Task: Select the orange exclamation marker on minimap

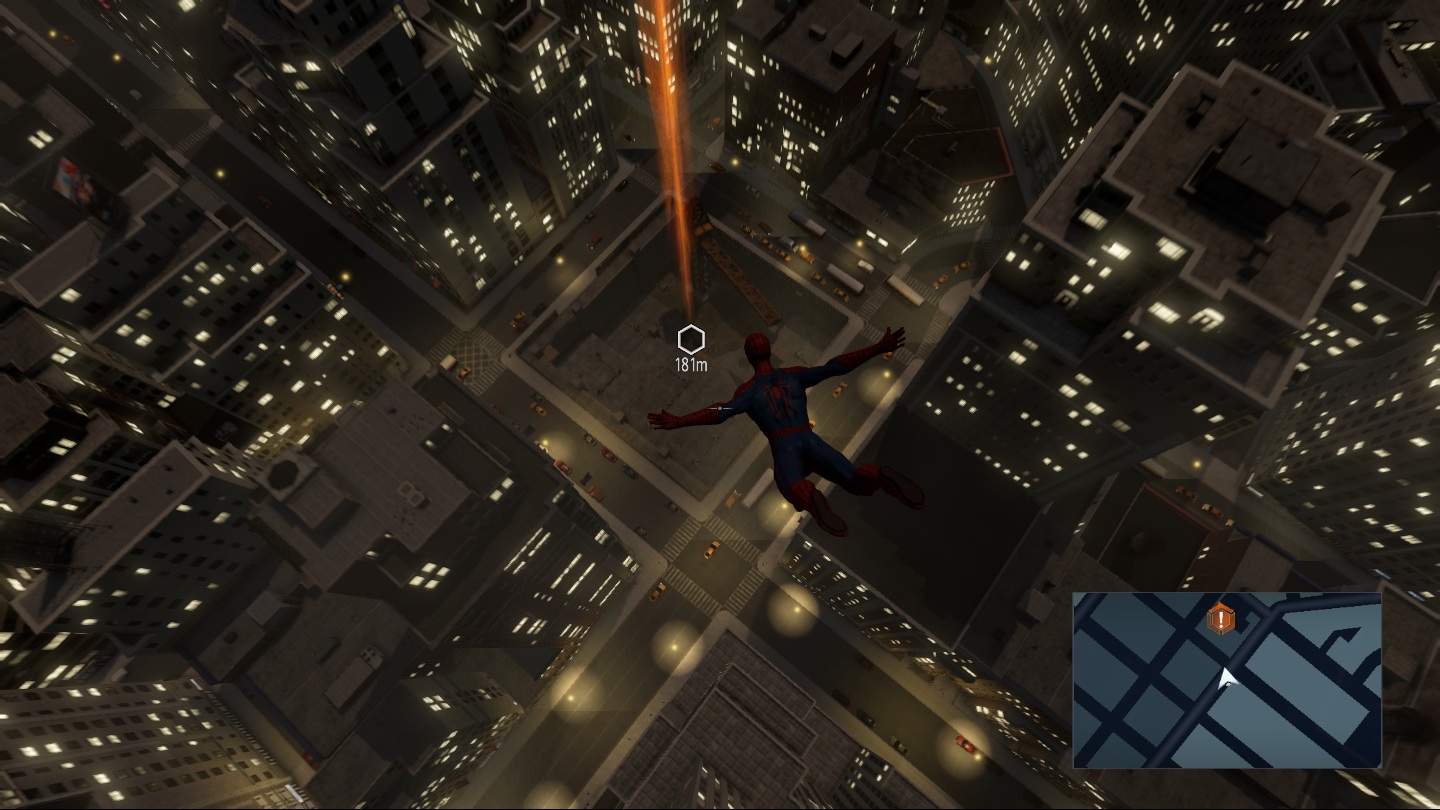Action: click(x=1221, y=620)
